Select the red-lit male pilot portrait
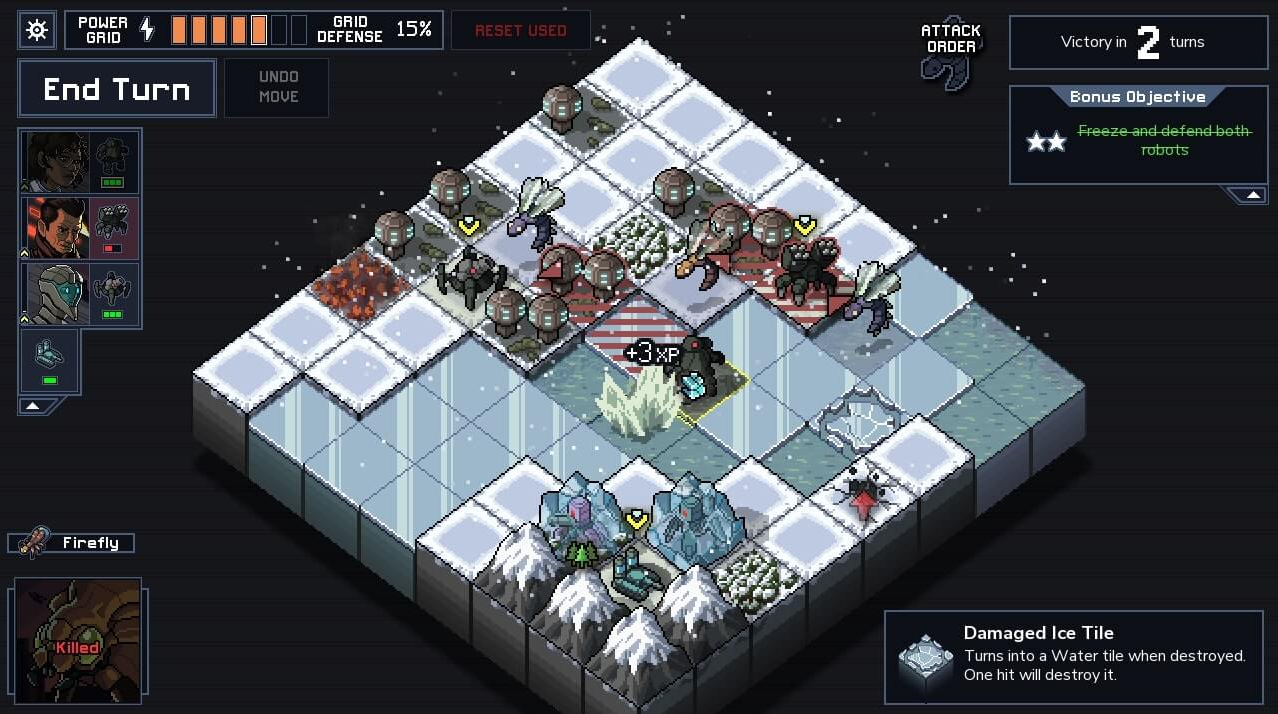This screenshot has height=714, width=1278. [x=57, y=227]
